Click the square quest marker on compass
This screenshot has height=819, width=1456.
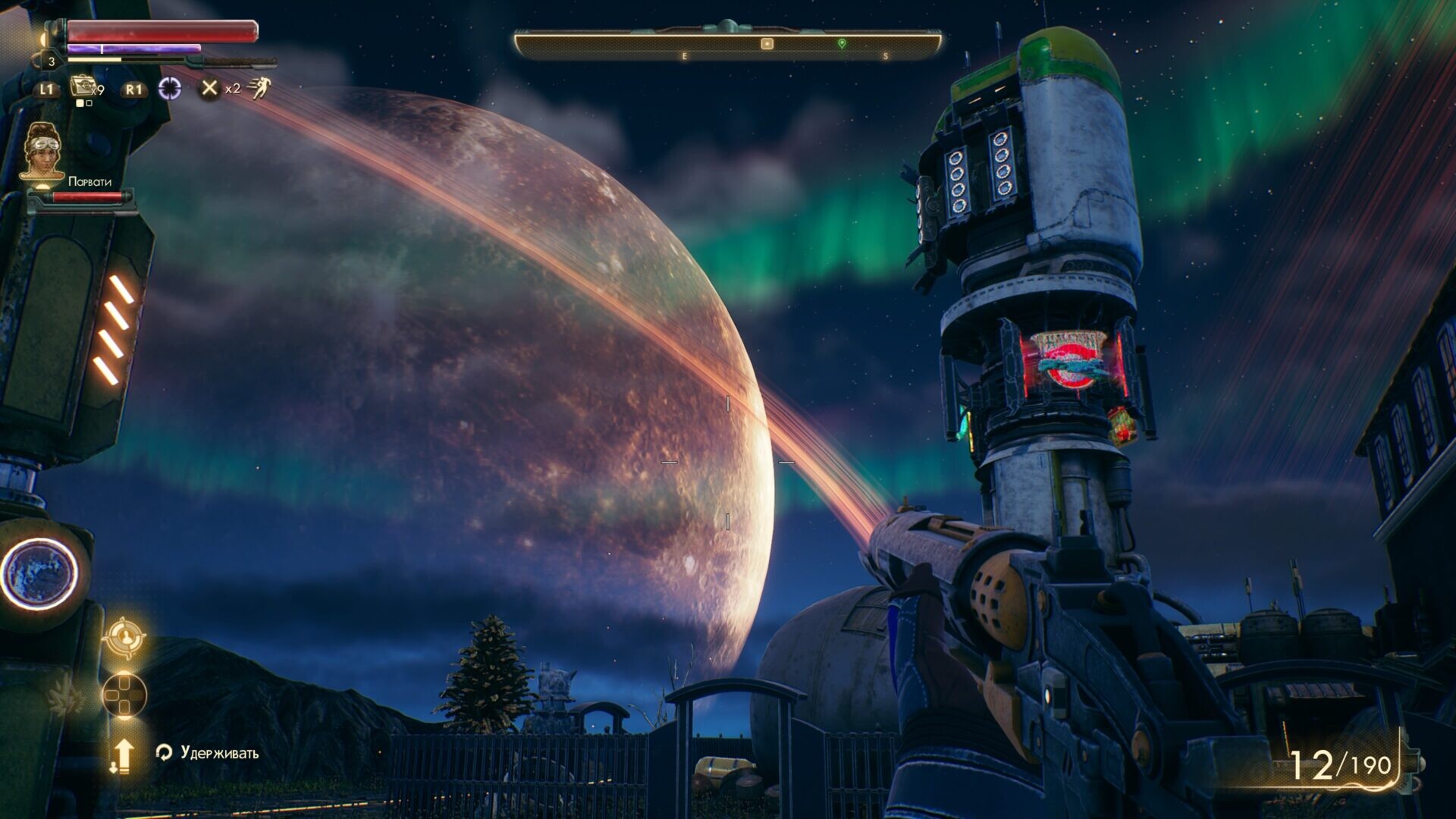pos(767,44)
